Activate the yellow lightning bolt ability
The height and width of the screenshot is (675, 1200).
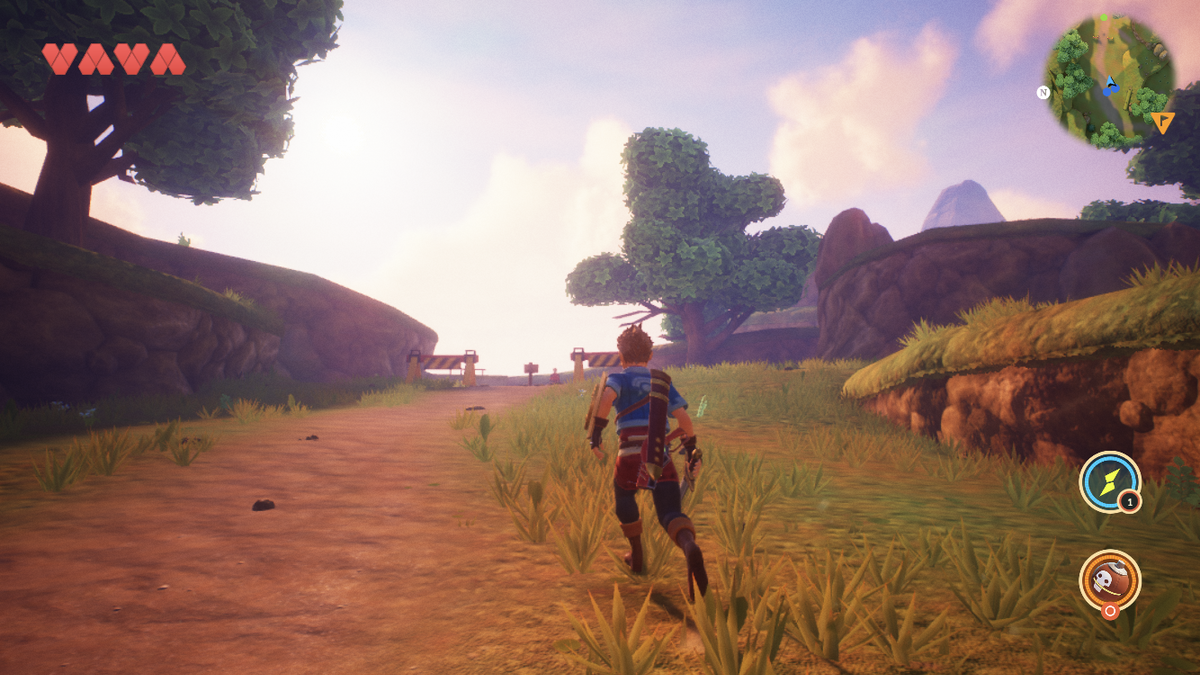[x=1109, y=482]
